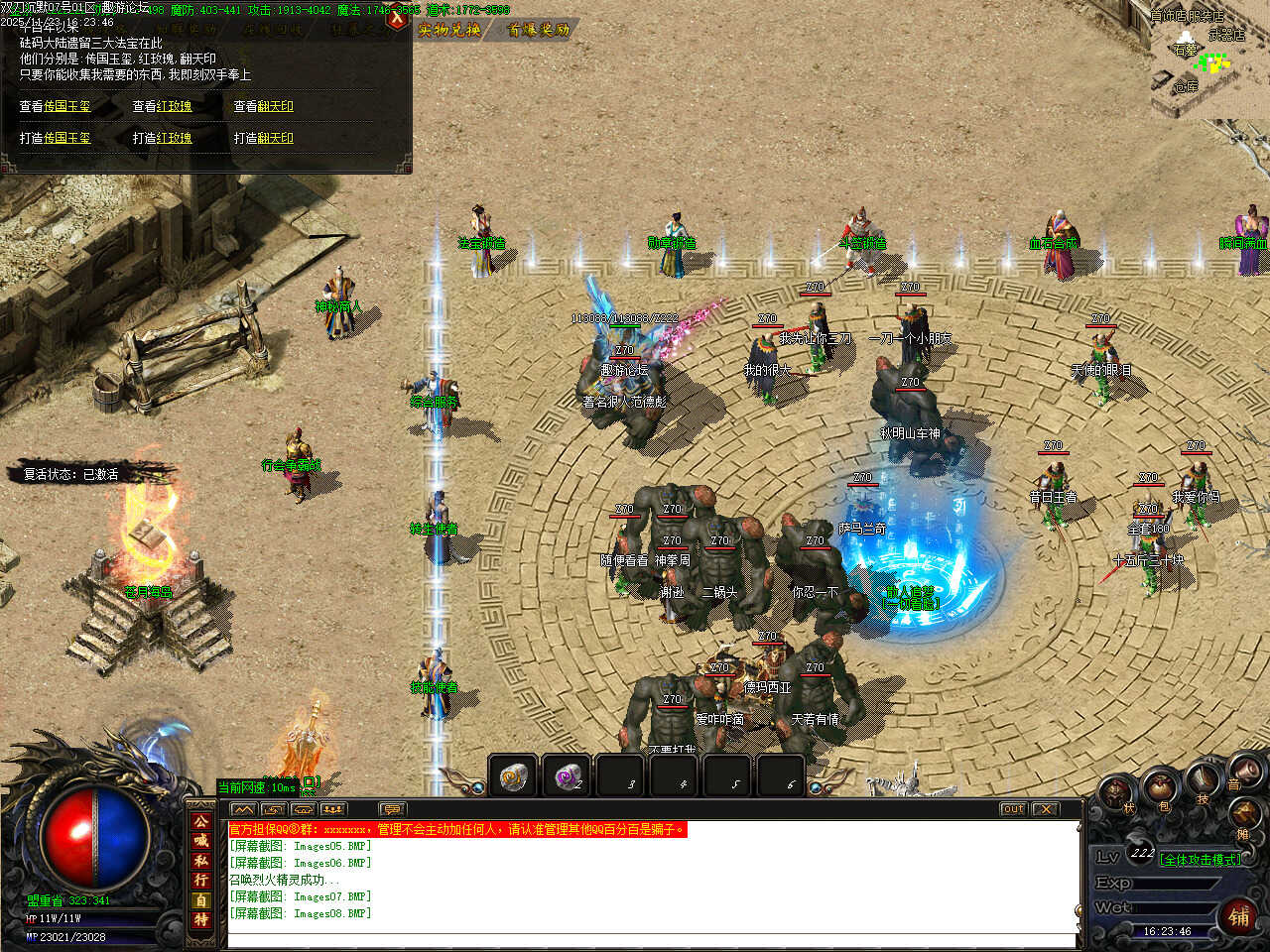
Task: Open character status with the 状 icon
Action: [1117, 793]
